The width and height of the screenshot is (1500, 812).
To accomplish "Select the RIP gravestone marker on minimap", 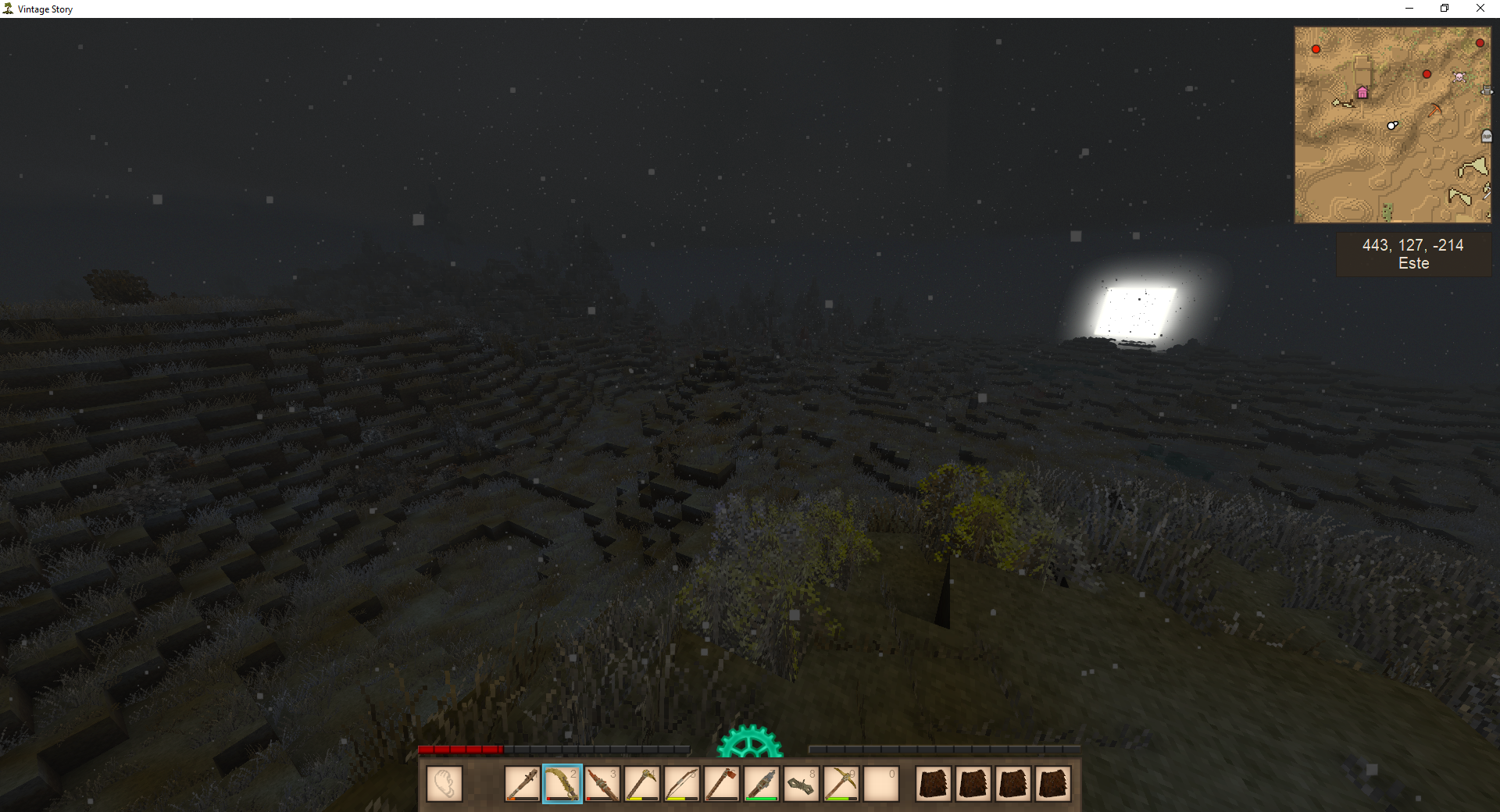I will [1486, 137].
